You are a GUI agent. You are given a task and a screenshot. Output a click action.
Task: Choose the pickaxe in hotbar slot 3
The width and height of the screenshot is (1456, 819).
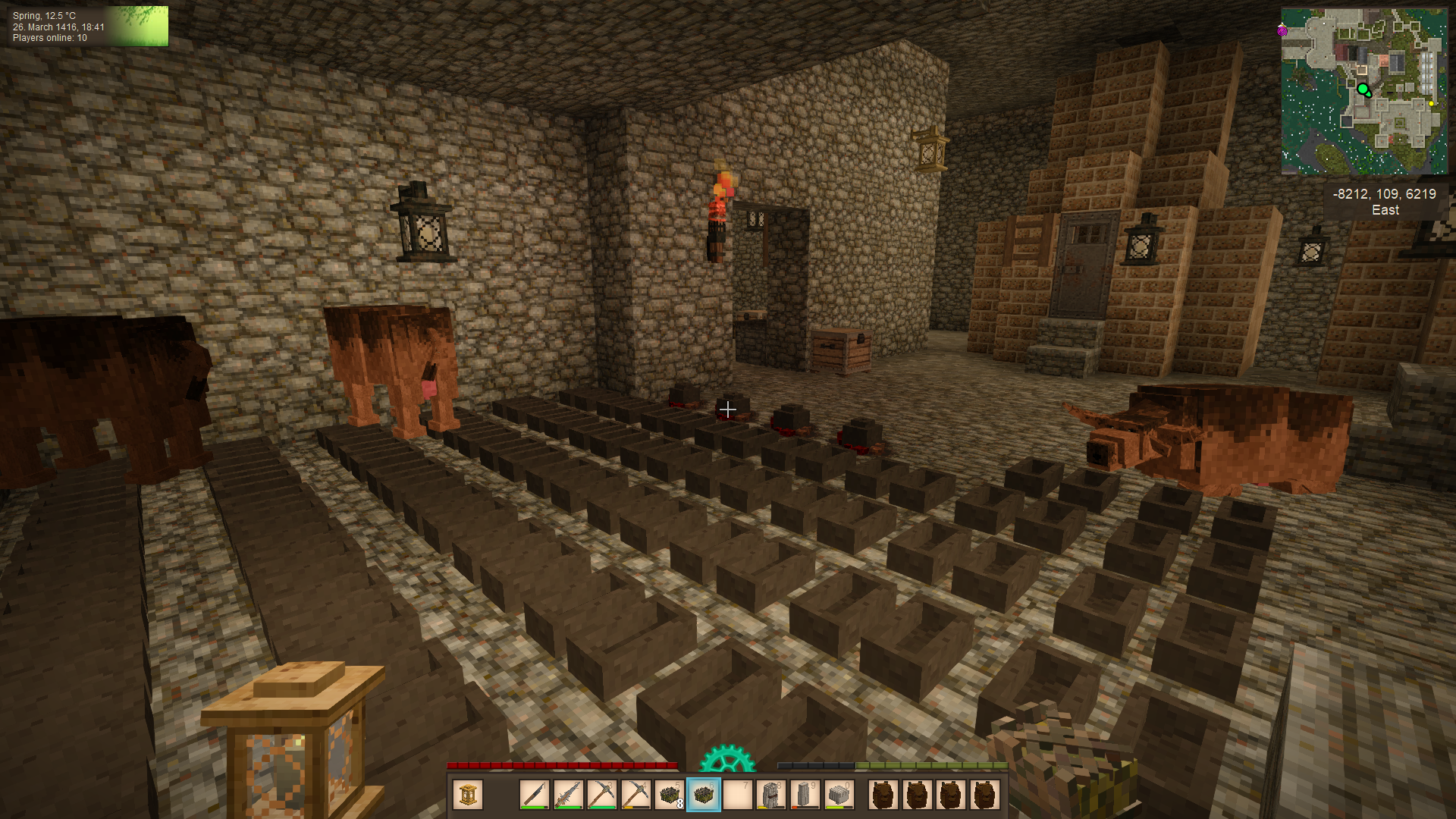pyautogui.click(x=601, y=795)
